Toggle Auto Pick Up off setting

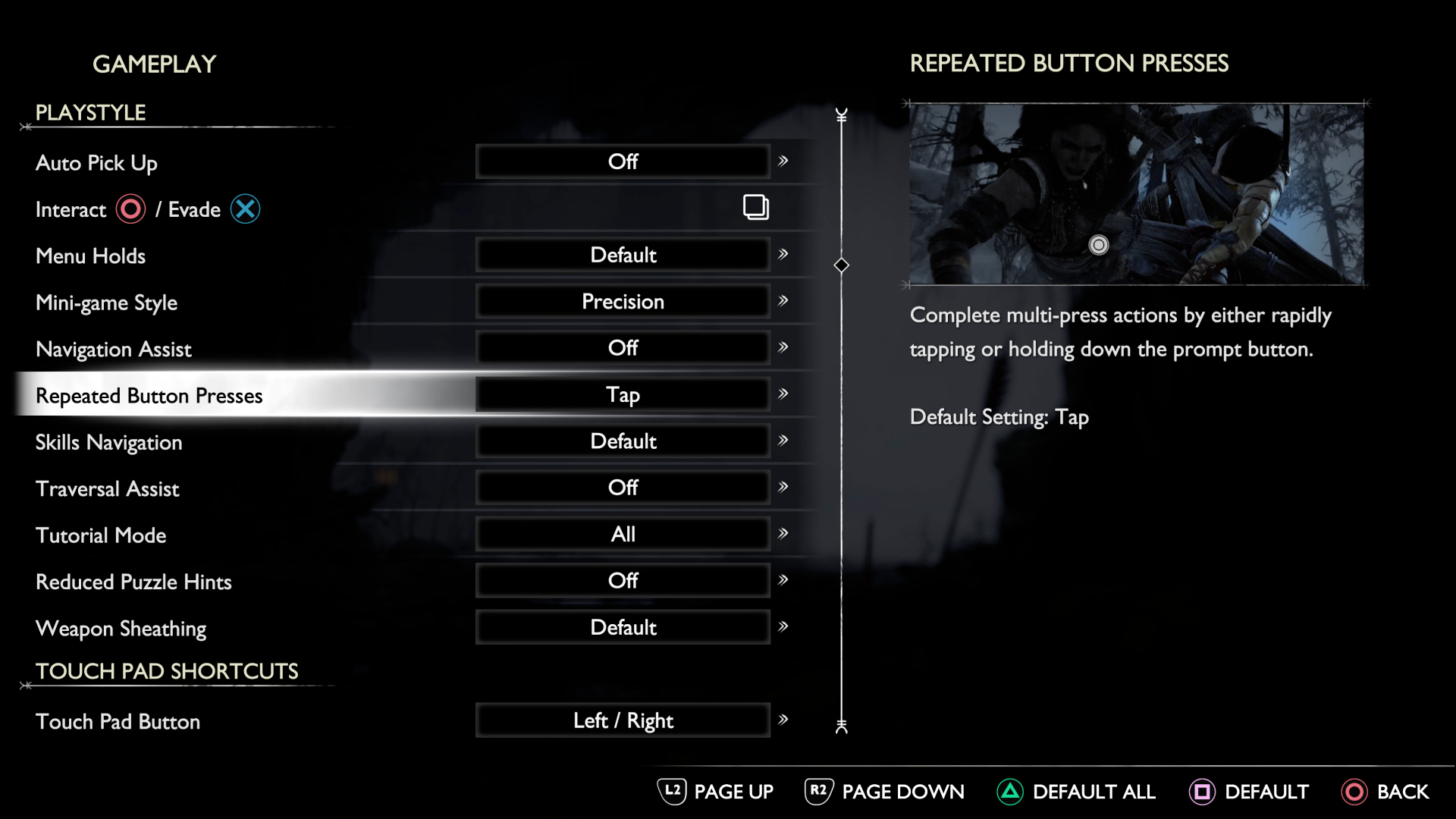point(622,161)
